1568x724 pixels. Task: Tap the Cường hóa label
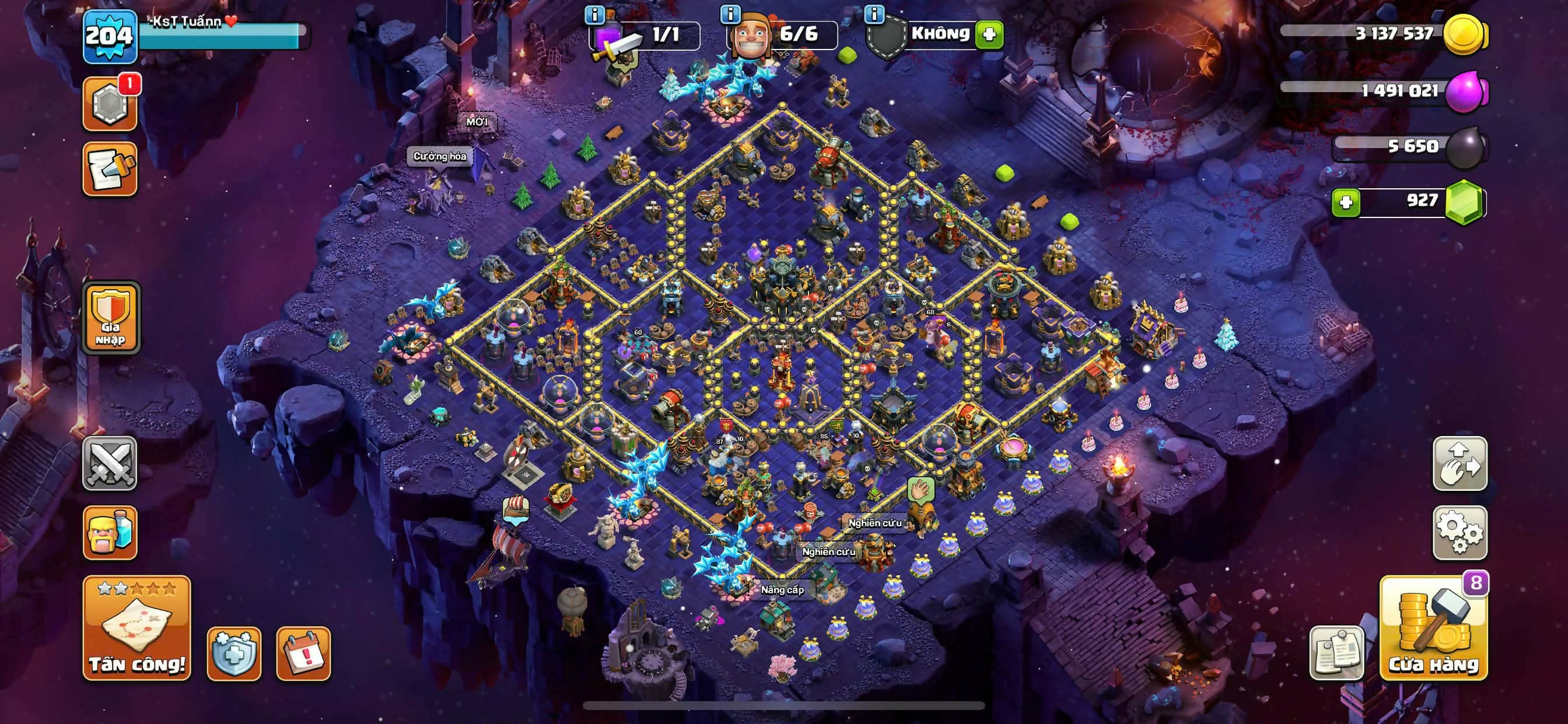pos(439,156)
